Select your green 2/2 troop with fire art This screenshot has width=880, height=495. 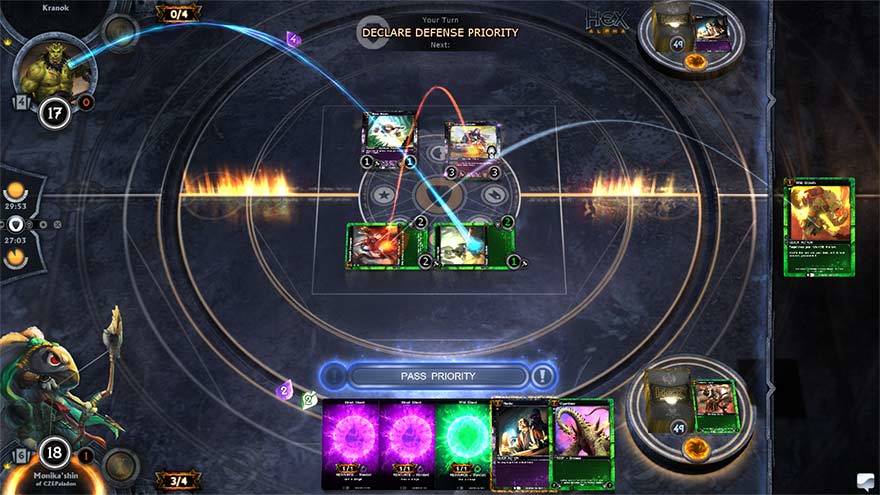click(x=374, y=245)
